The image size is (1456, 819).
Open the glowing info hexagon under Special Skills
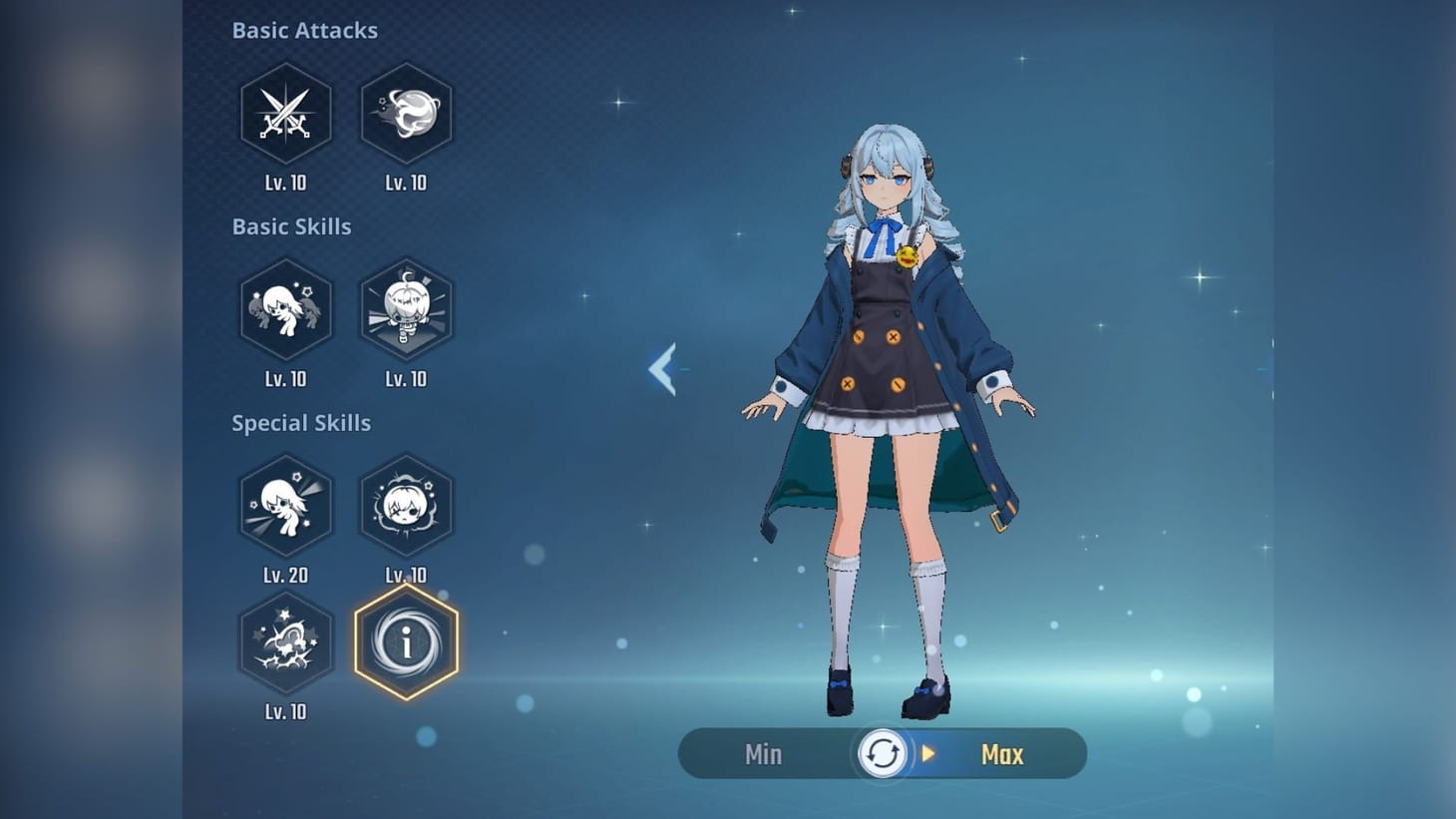pos(406,643)
